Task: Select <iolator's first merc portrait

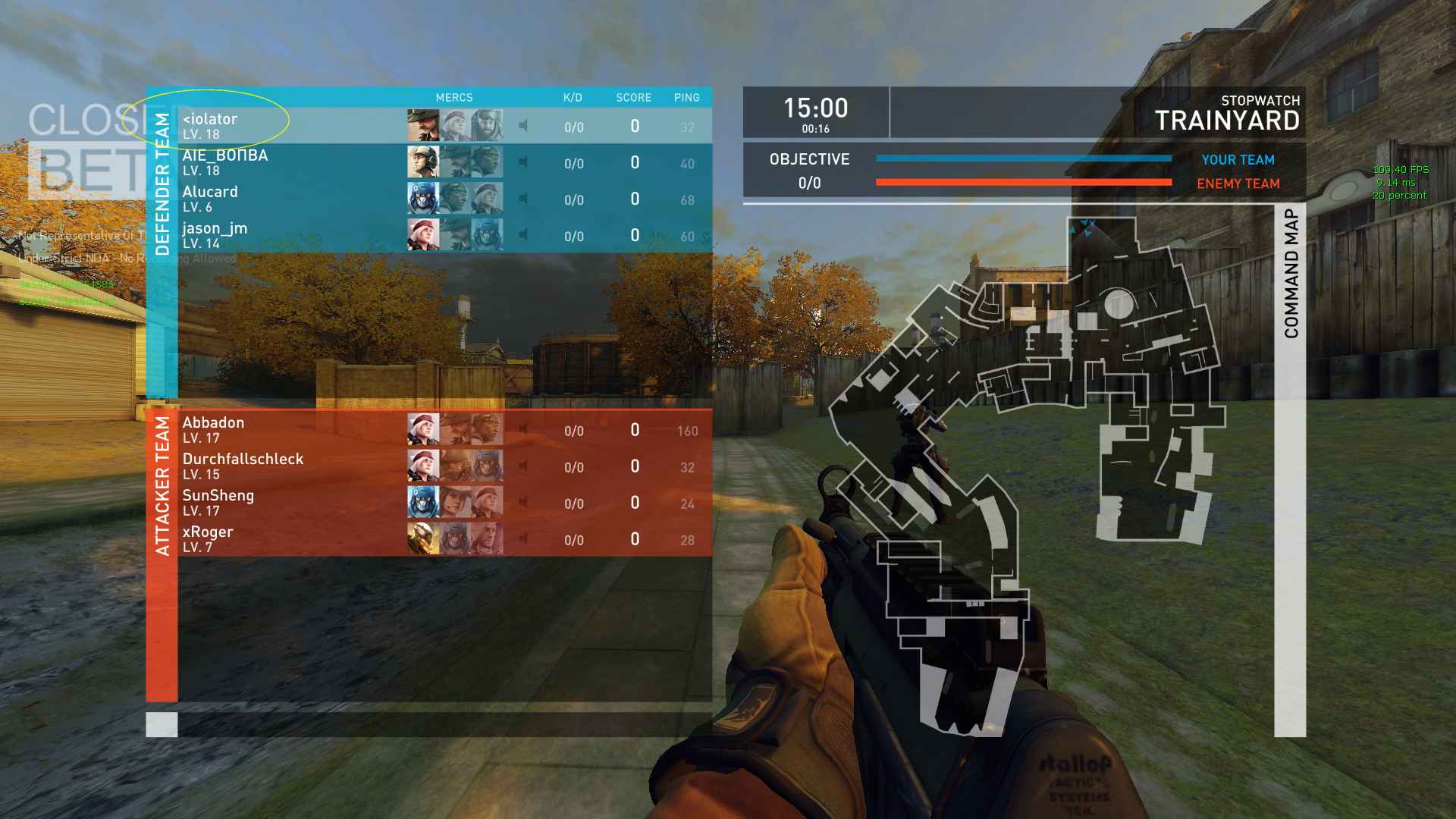Action: (423, 126)
